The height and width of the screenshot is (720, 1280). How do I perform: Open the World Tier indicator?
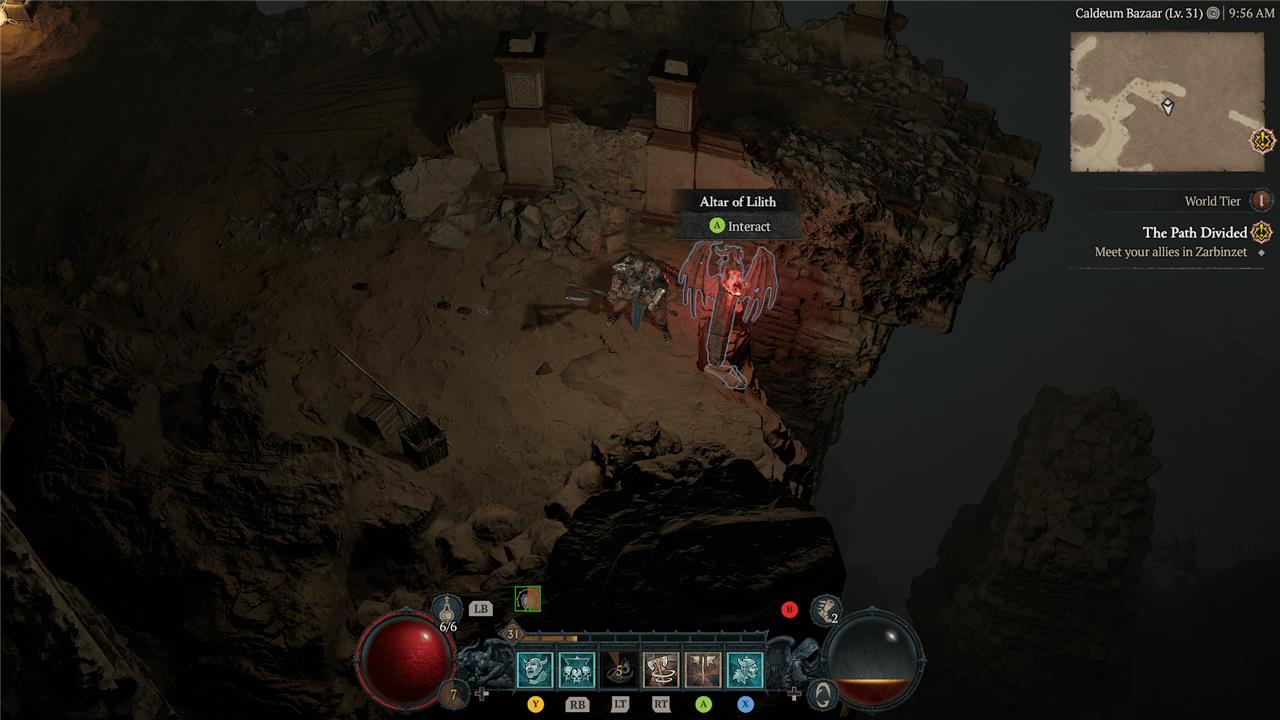click(1262, 201)
